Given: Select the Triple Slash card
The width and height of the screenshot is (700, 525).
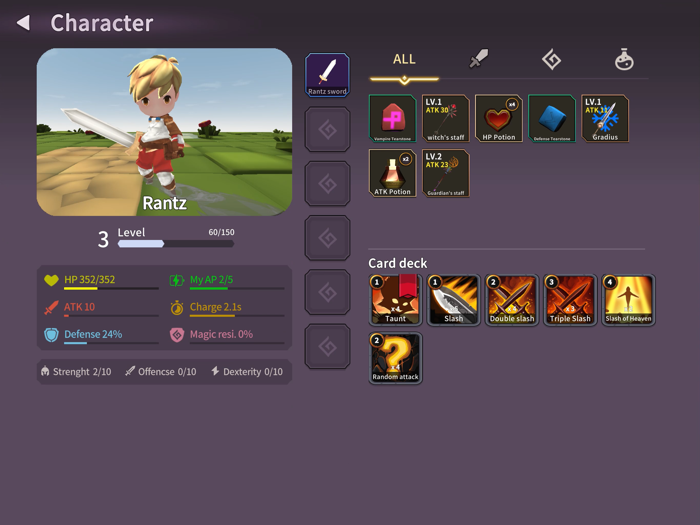Looking at the screenshot, I should pyautogui.click(x=570, y=300).
